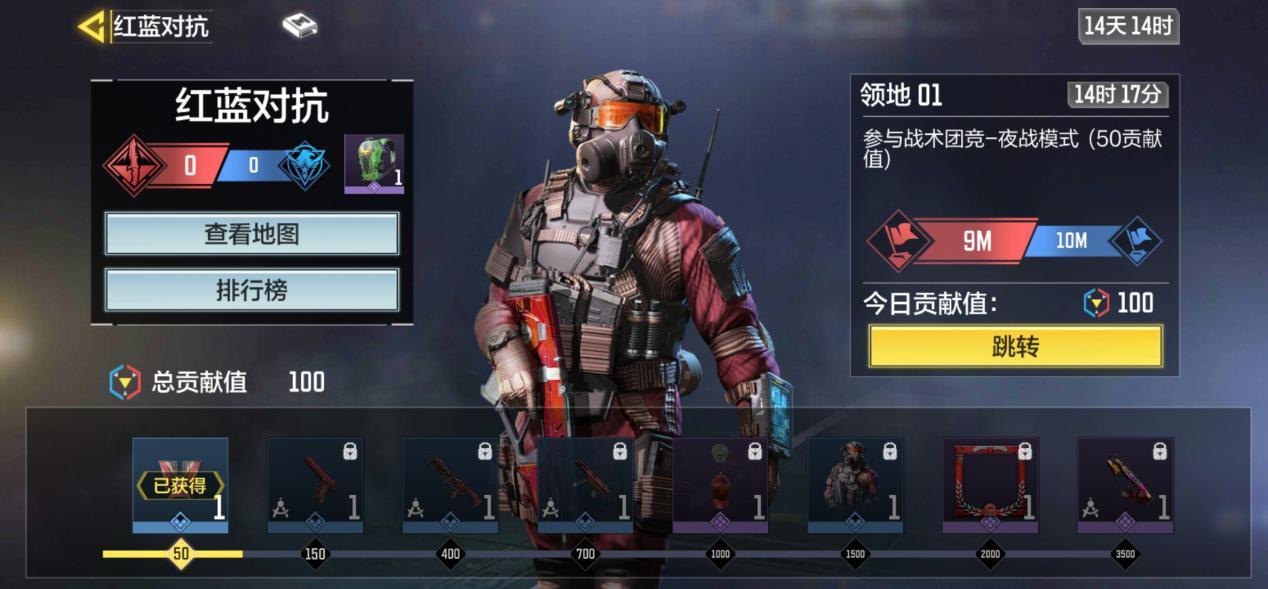The height and width of the screenshot is (589, 1268).
Task: Inspect the green backpack reward icon
Action: (374, 163)
